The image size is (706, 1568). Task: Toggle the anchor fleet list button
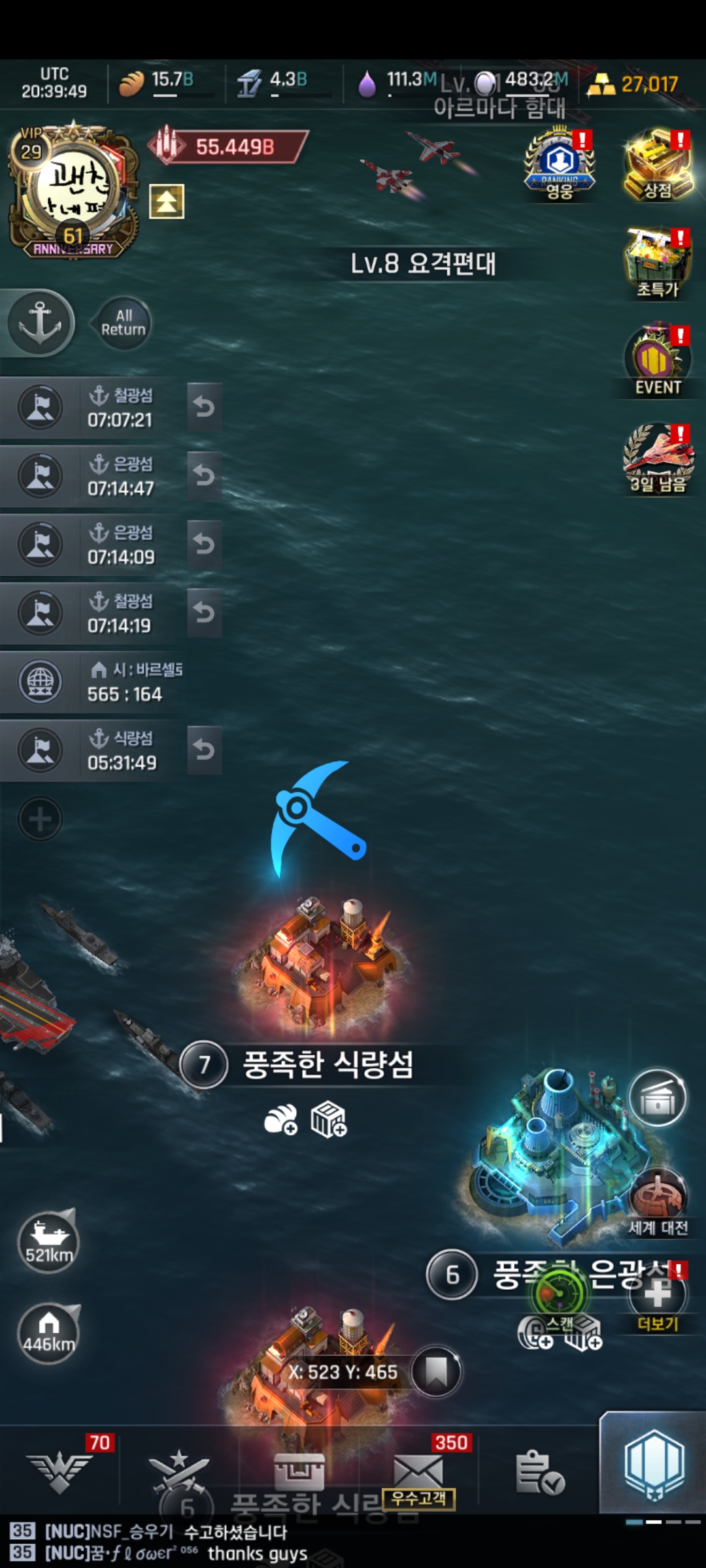click(x=40, y=323)
